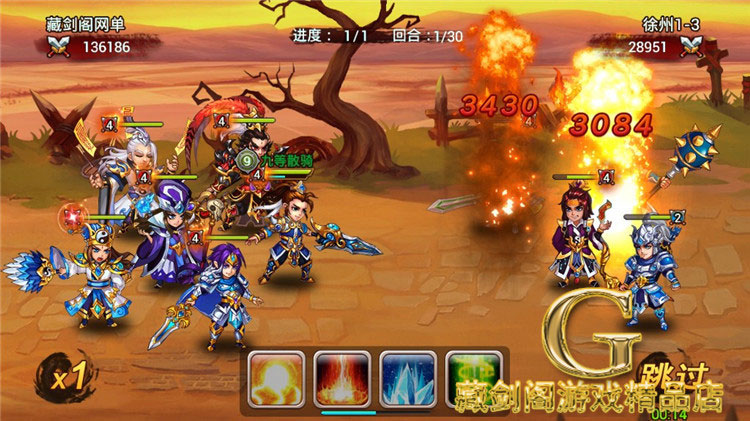Cast the blue ice crystal skill

click(407, 378)
